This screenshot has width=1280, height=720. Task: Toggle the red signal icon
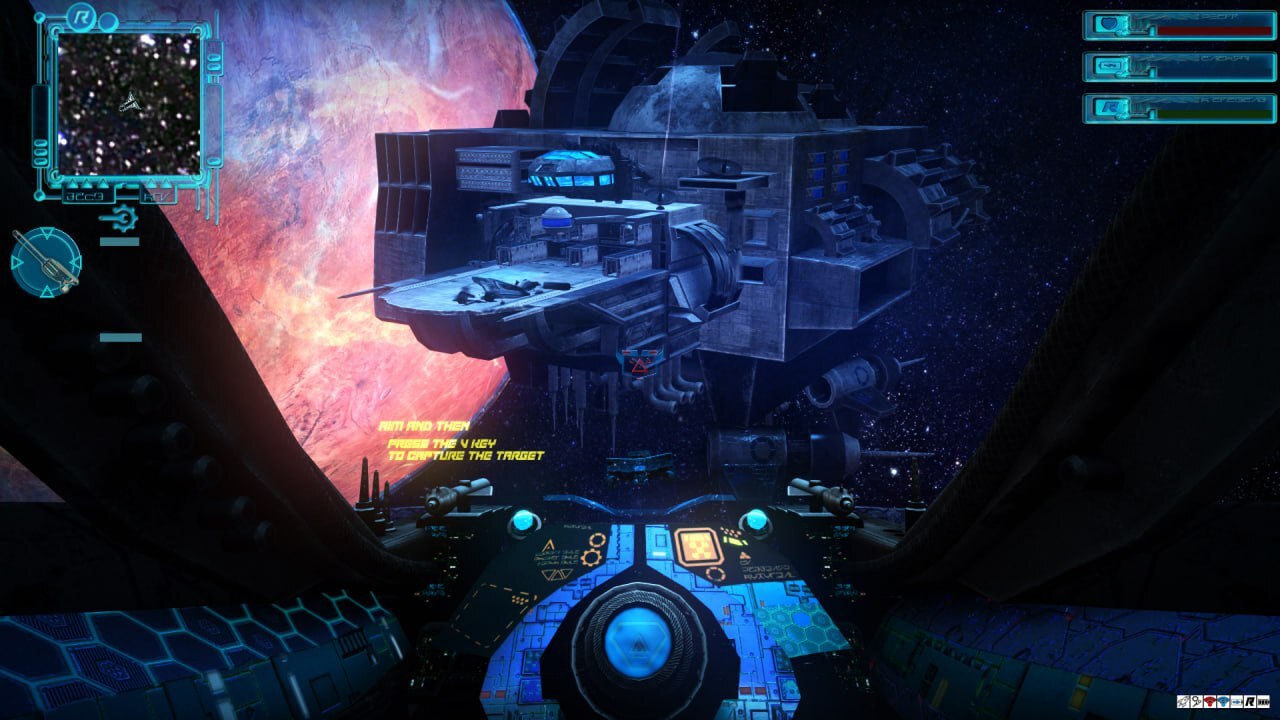click(x=1210, y=702)
